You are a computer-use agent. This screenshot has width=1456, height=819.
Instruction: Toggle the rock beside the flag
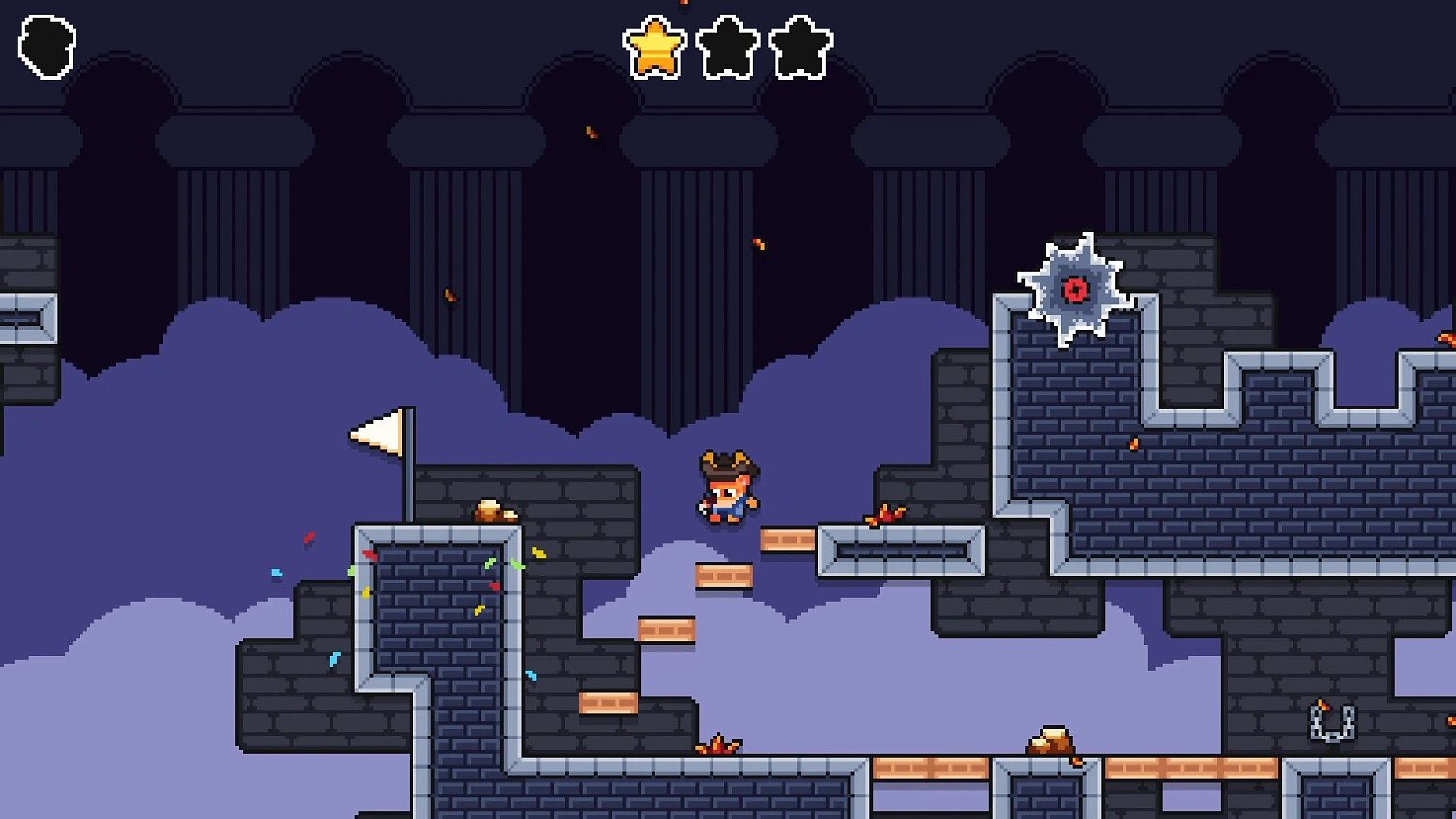[497, 509]
